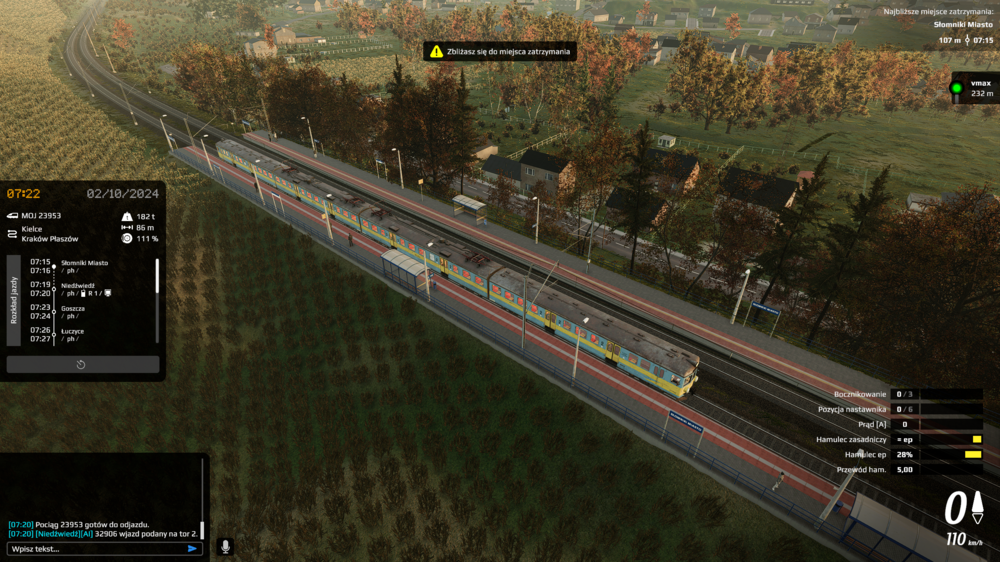This screenshot has width=1000, height=562.
Task: Click the timetable scrollbar
Action: (157, 276)
